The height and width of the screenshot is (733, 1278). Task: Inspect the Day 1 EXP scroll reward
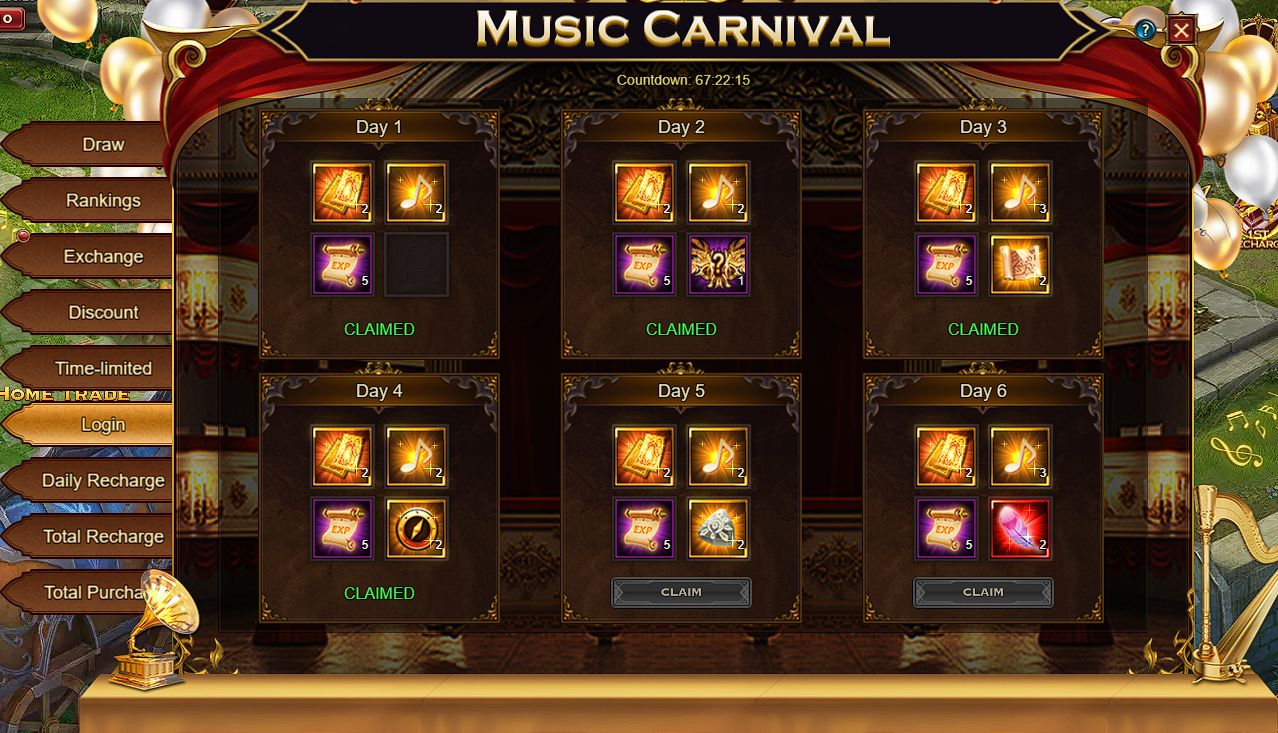point(342,265)
